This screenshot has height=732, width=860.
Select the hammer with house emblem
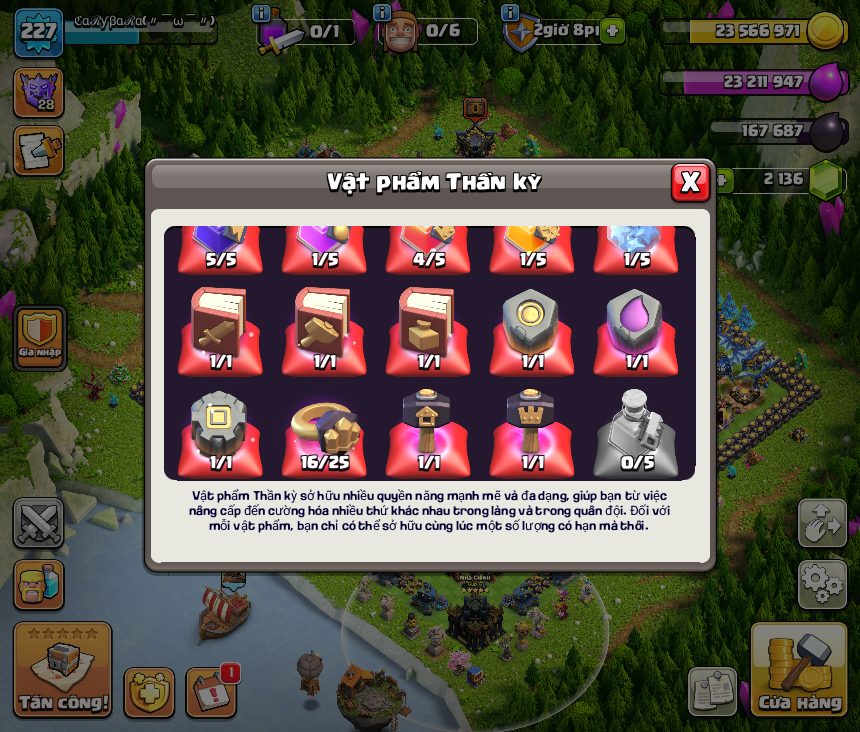click(428, 428)
